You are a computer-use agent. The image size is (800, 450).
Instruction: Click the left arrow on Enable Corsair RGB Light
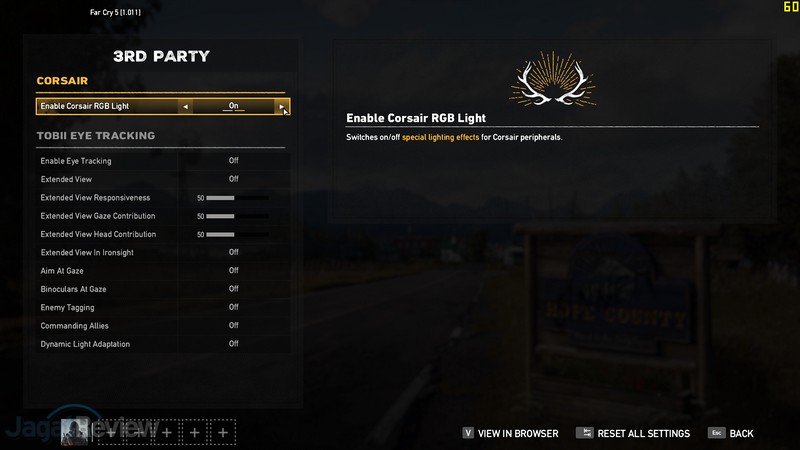click(x=186, y=106)
